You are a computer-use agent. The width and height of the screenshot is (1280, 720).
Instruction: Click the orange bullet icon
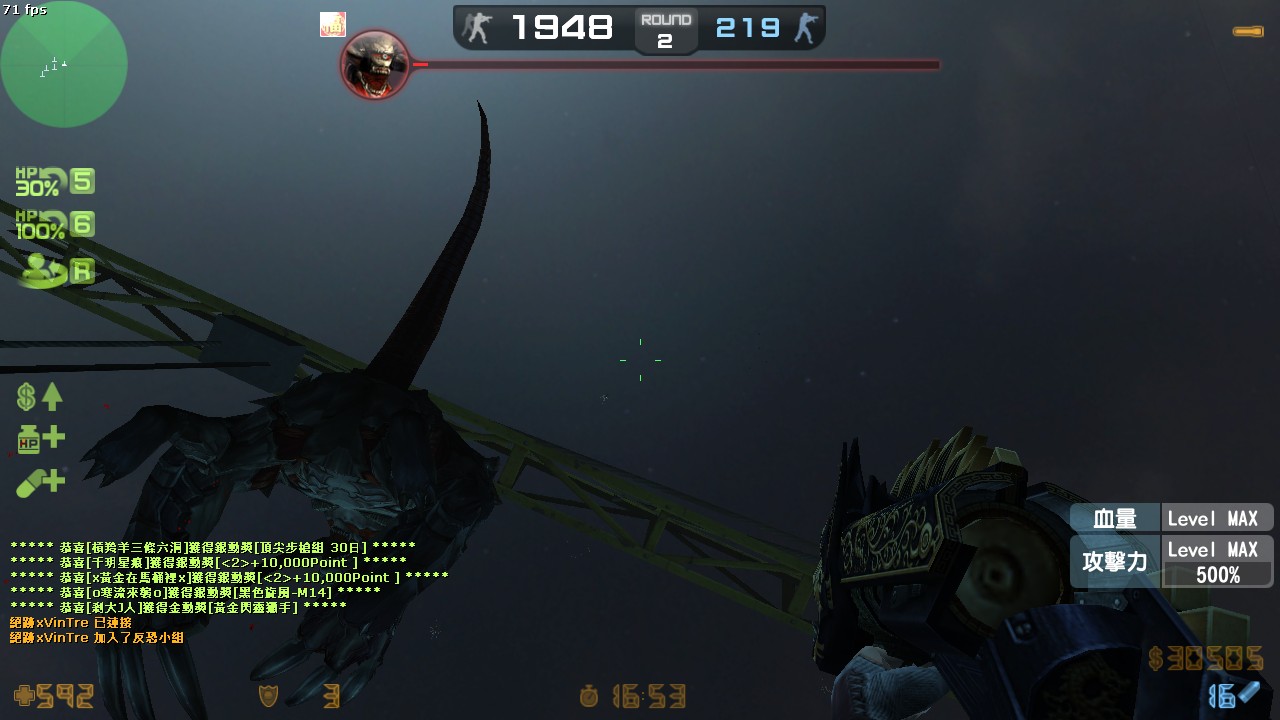point(1247,32)
